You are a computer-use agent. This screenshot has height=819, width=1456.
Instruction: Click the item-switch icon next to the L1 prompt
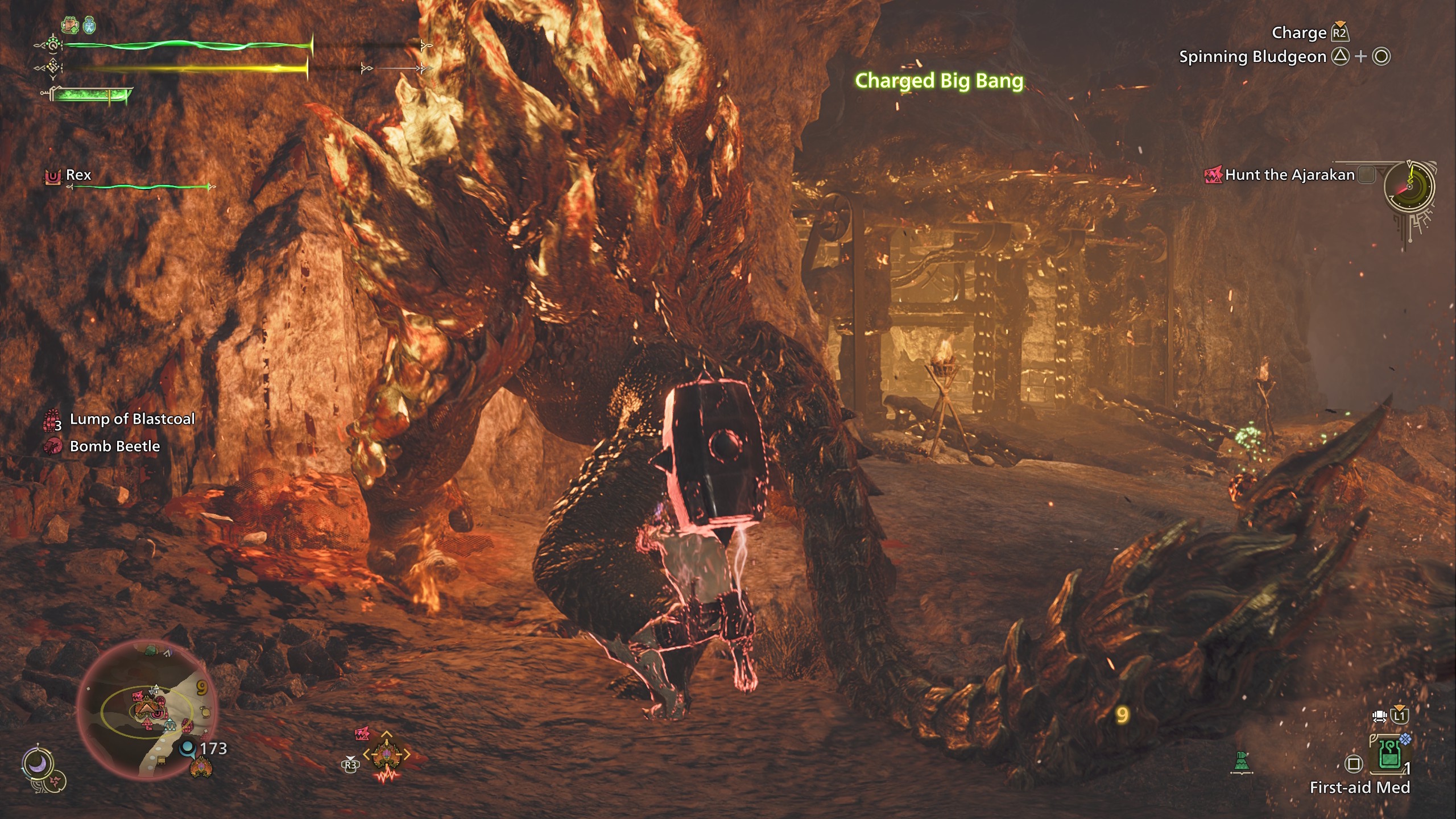1379,717
